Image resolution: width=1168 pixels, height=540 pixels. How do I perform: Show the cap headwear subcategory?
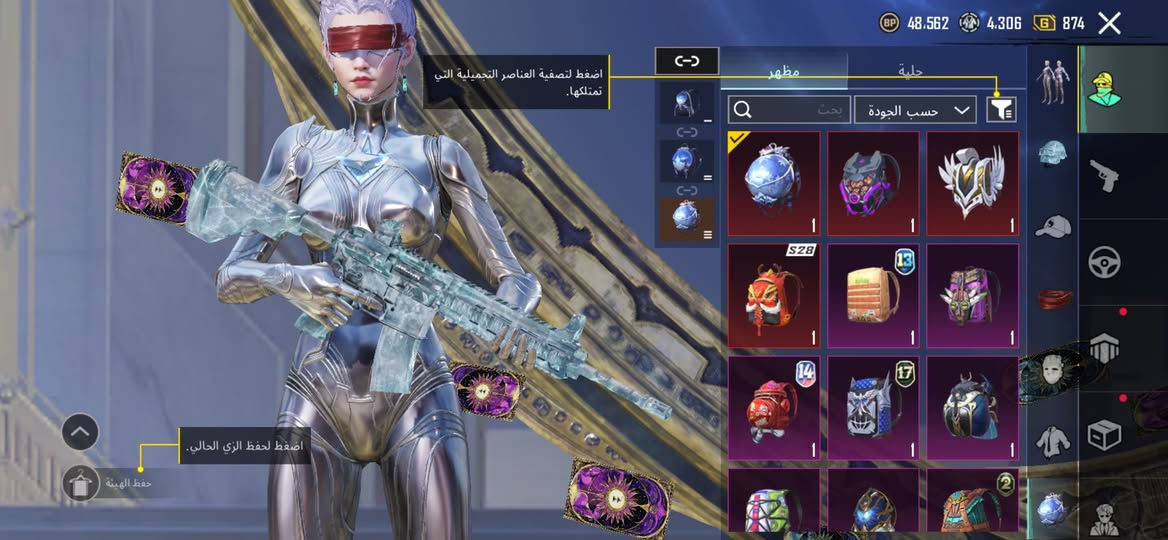(x=1051, y=226)
